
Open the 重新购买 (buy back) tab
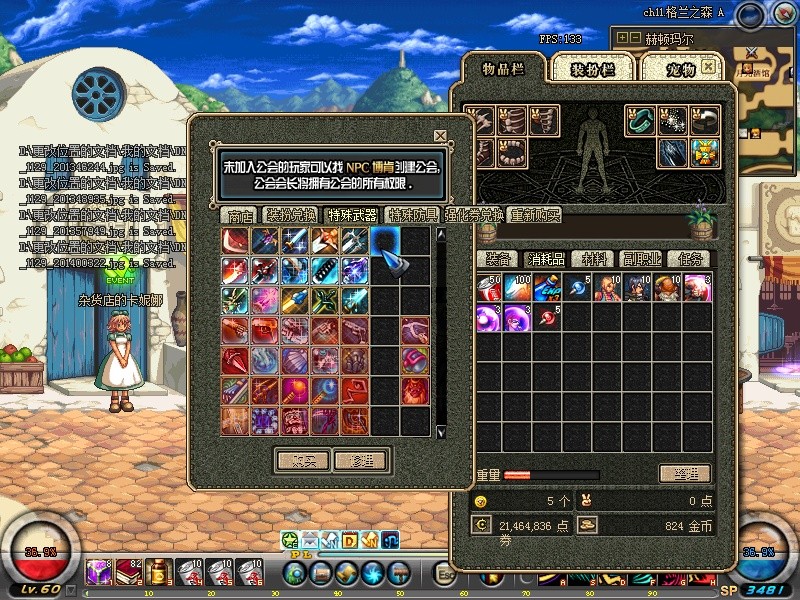click(535, 215)
